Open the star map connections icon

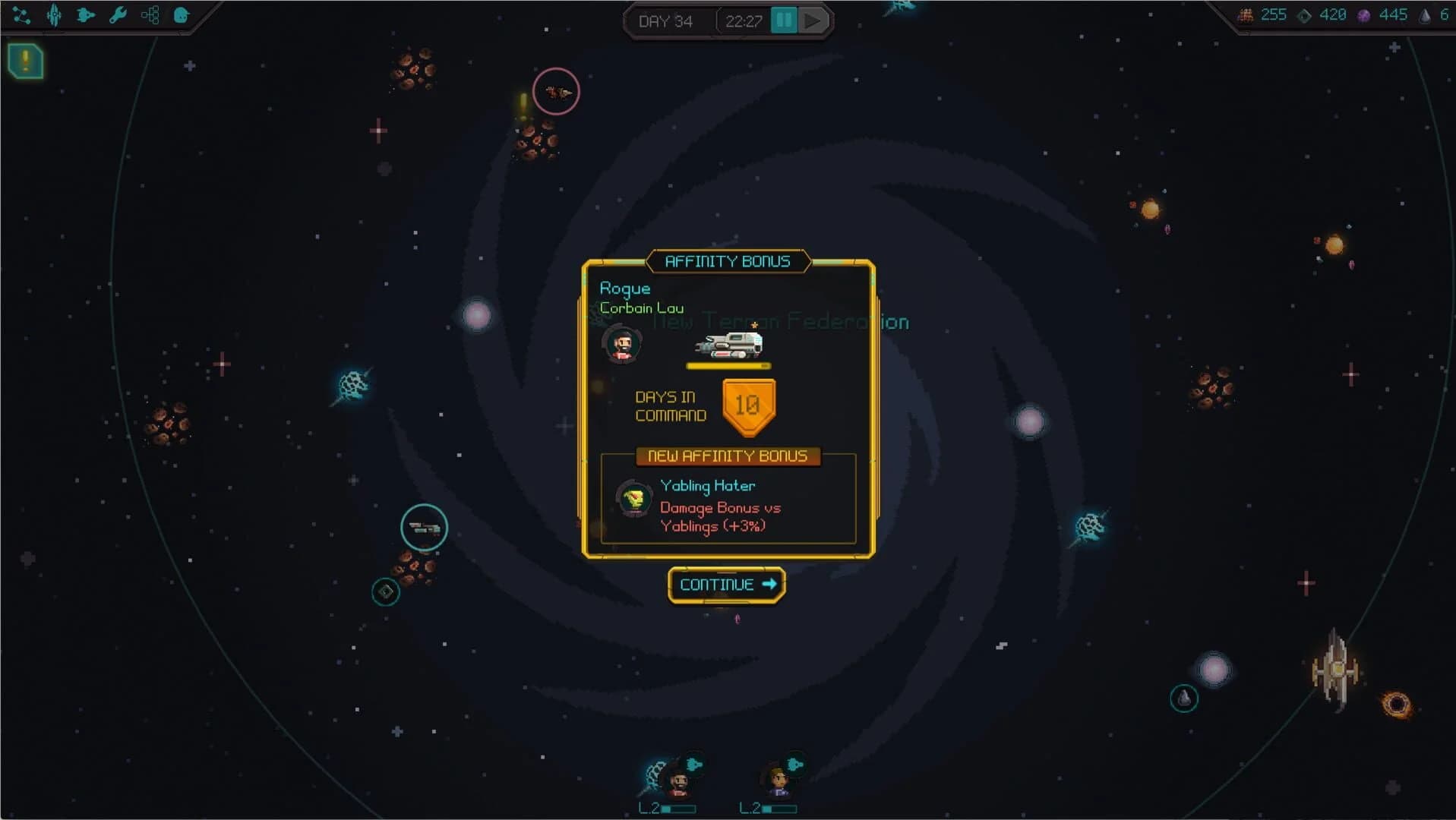[21, 15]
